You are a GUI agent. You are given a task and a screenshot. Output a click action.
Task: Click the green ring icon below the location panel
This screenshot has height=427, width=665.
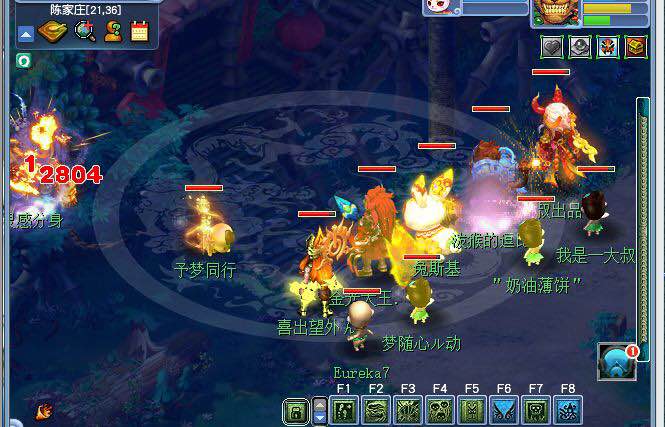click(23, 60)
